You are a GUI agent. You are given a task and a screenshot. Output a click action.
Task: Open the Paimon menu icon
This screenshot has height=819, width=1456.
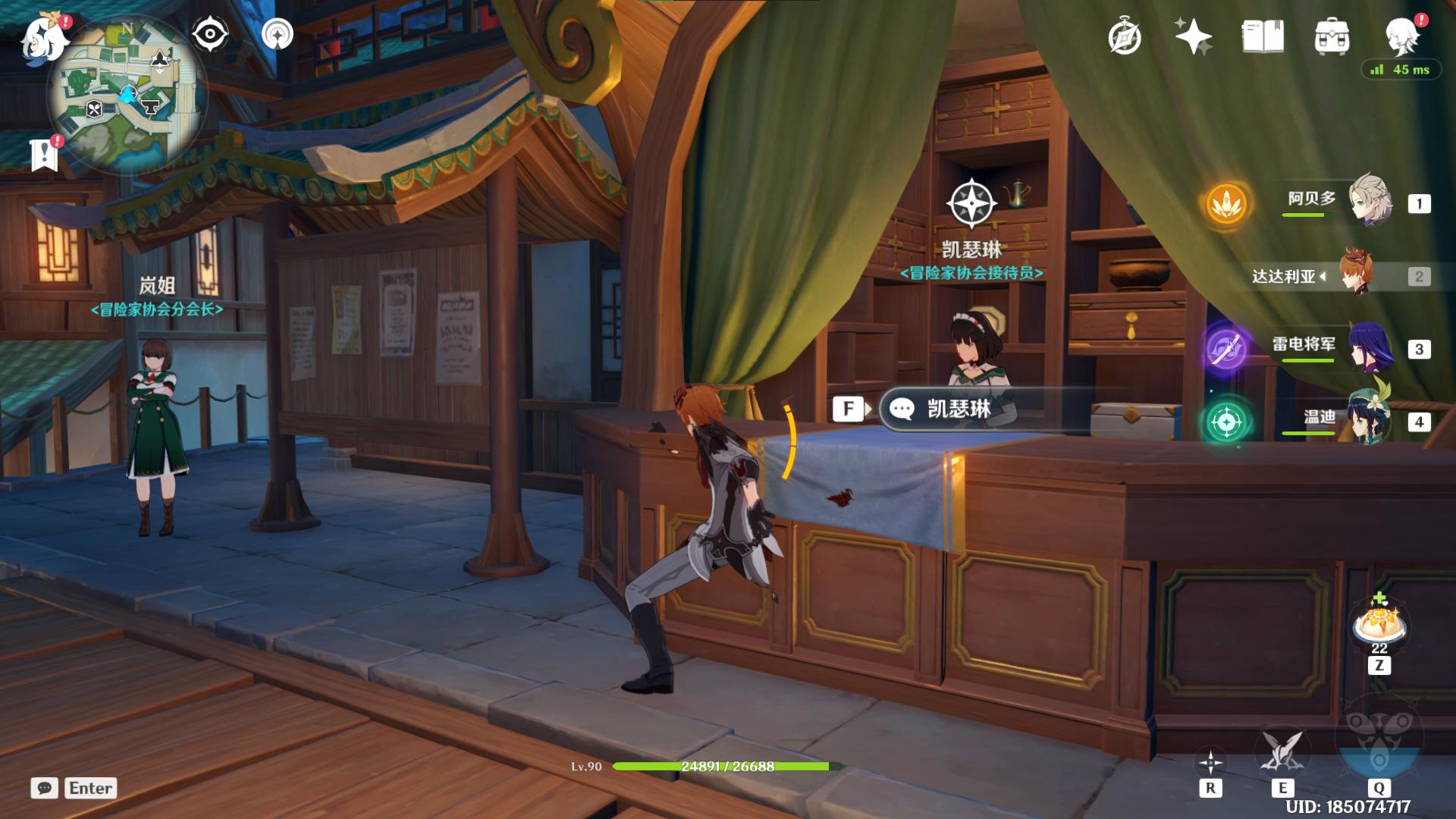43,38
